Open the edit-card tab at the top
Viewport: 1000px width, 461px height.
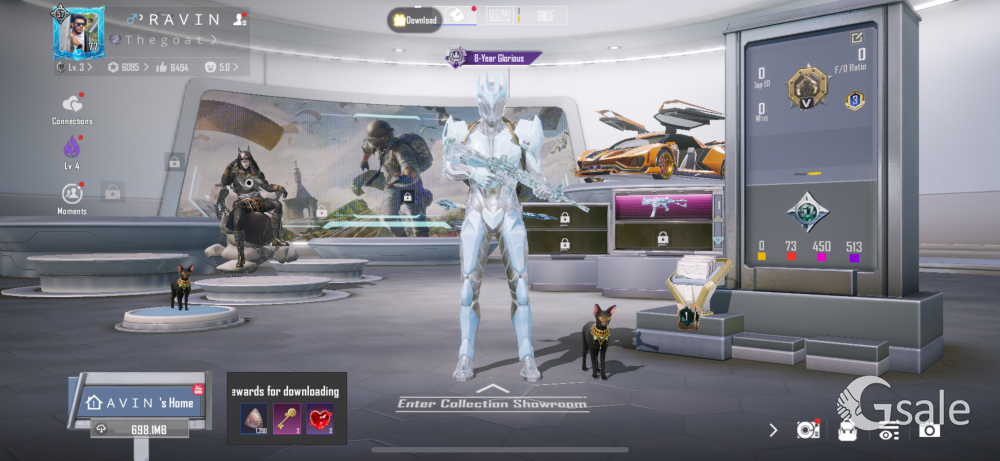(x=545, y=16)
